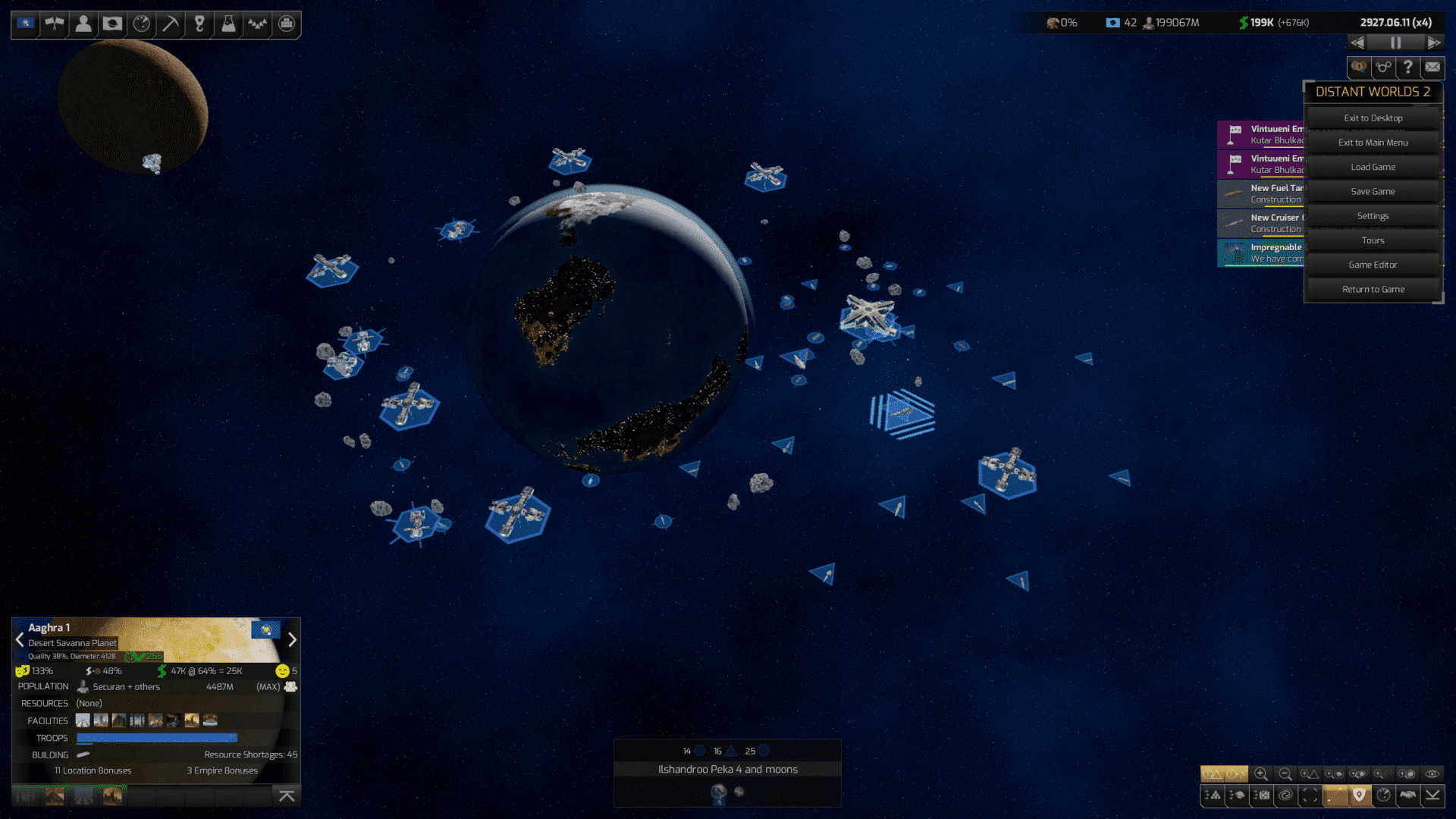Go to previous planet with the left arrow
Screen dimensions: 1456x819
[x=19, y=639]
